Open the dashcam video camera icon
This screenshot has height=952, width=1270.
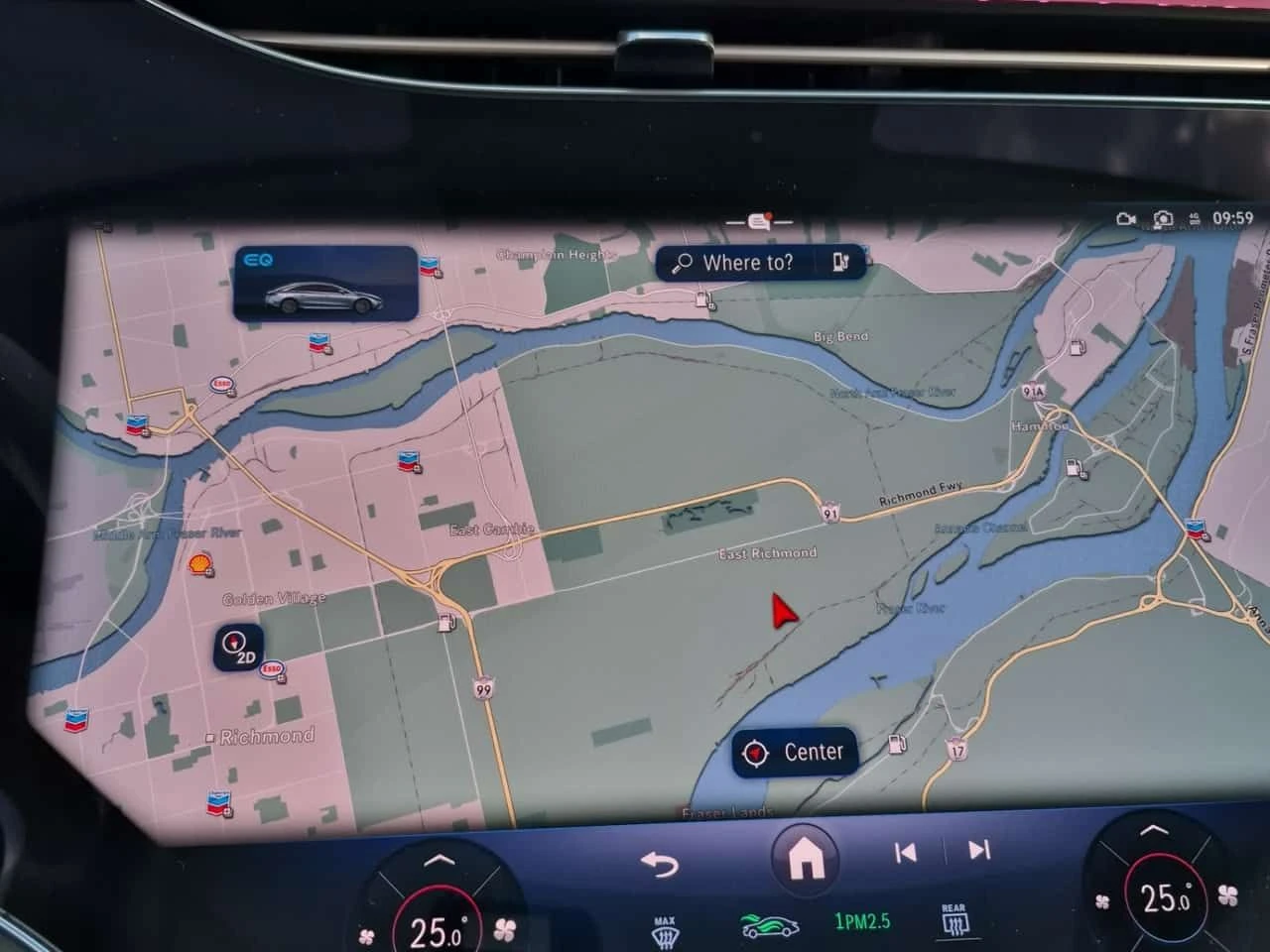(1124, 219)
